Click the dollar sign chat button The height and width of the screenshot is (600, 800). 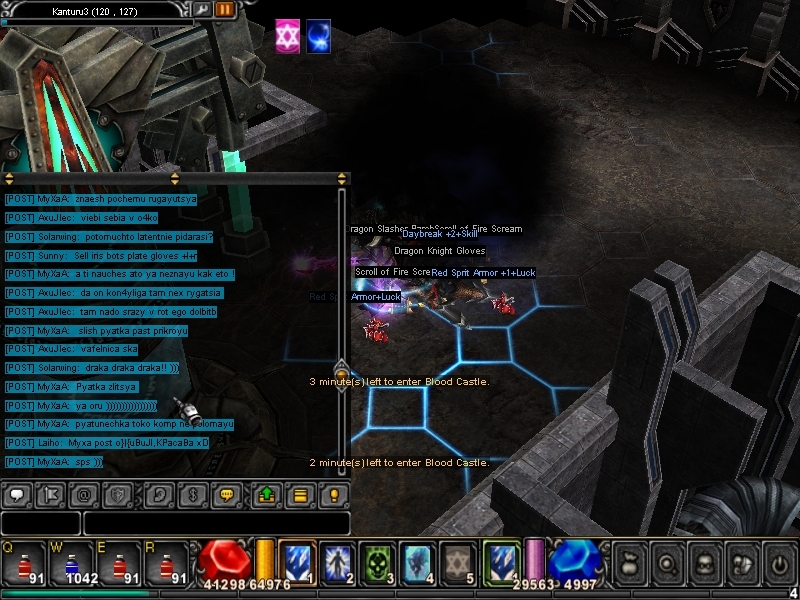(194, 494)
